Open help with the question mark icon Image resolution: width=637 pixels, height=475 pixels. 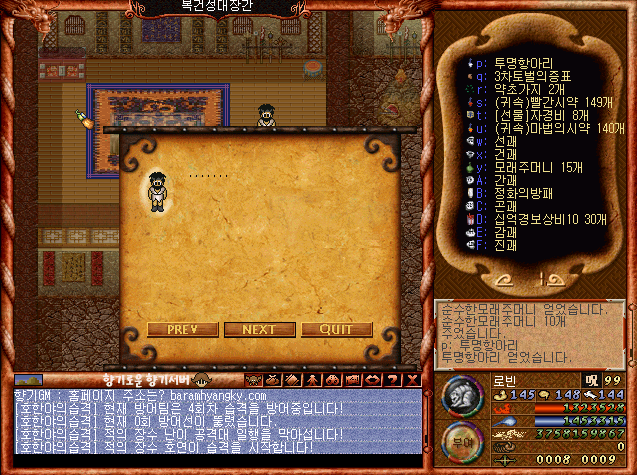[x=394, y=380]
